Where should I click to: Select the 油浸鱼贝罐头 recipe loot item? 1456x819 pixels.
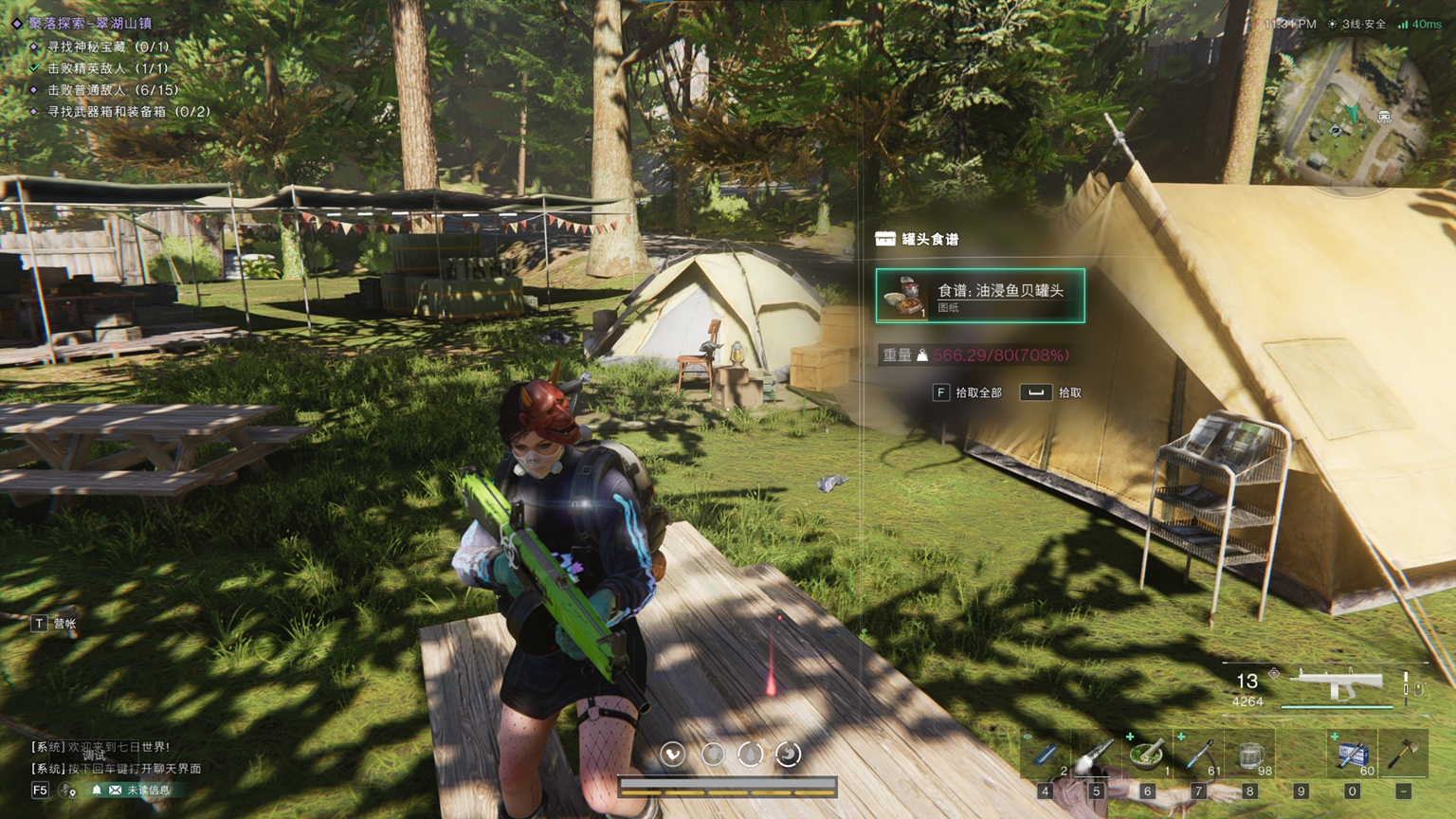click(x=980, y=296)
